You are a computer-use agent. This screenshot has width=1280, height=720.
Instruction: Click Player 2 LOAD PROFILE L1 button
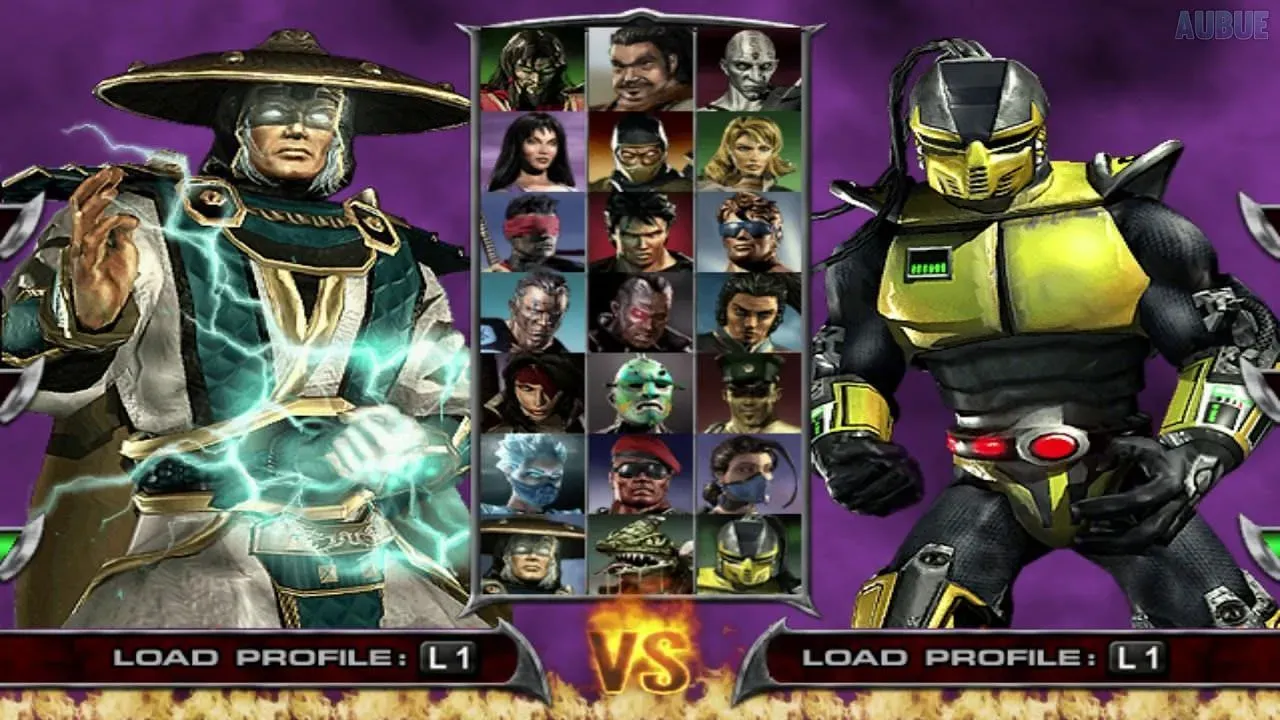(x=1000, y=659)
